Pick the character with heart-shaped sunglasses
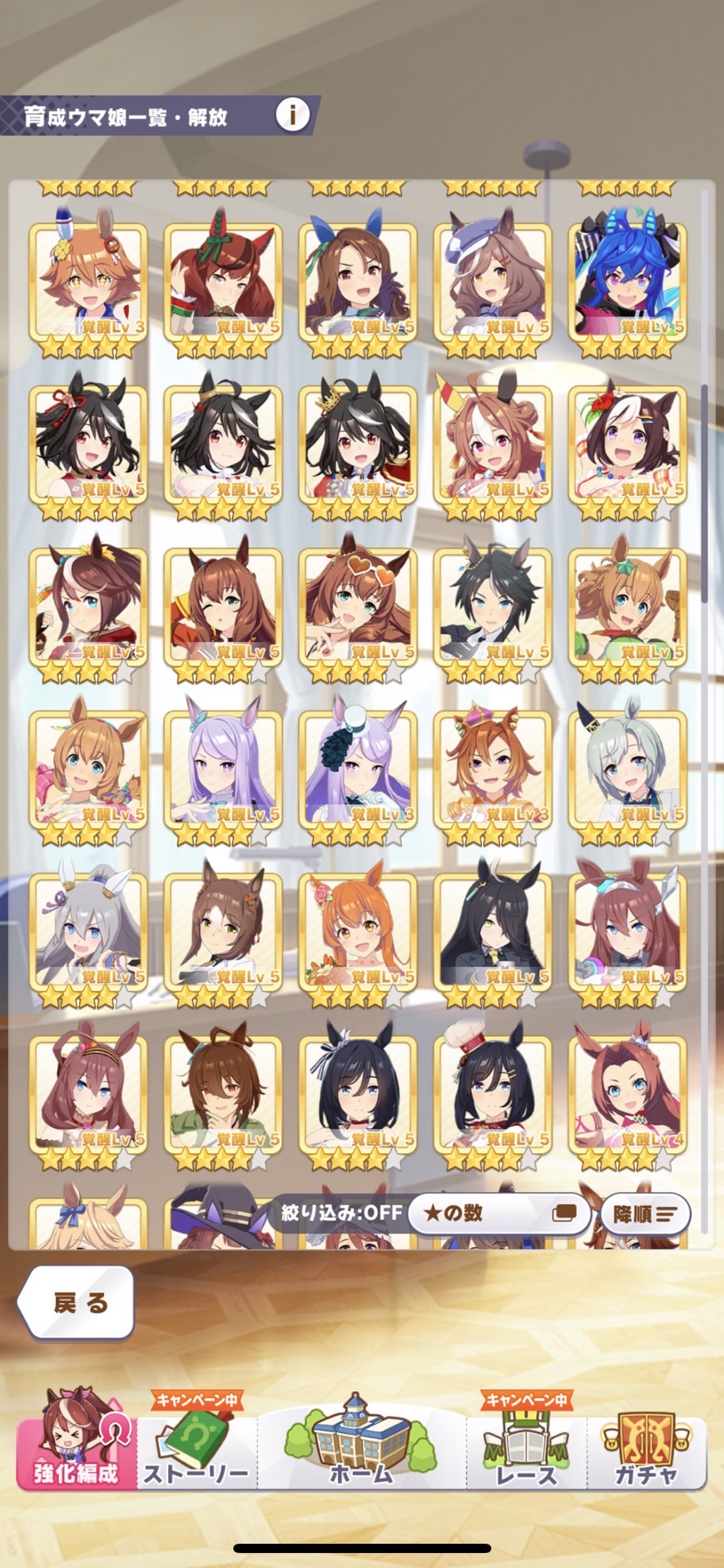Screen dimensions: 724x1568 (358, 604)
